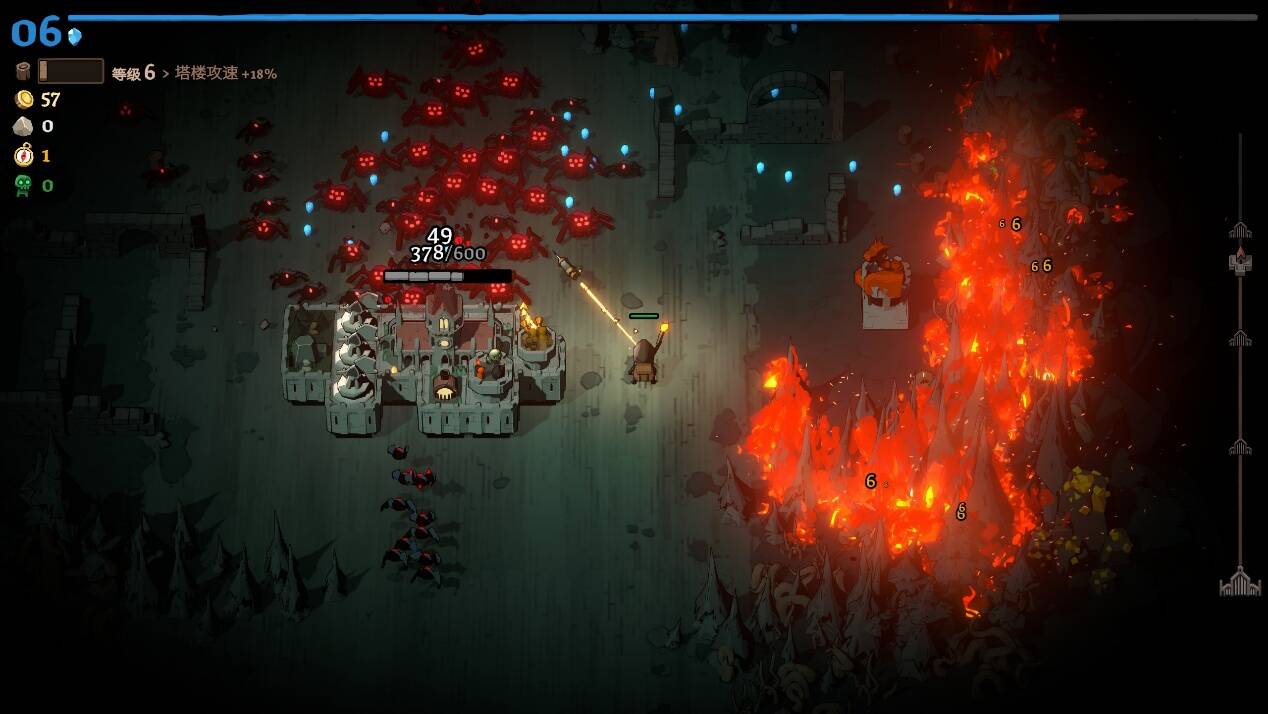Viewport: 1268px width, 714px height.
Task: Click the green skull icon
Action: click(x=23, y=185)
